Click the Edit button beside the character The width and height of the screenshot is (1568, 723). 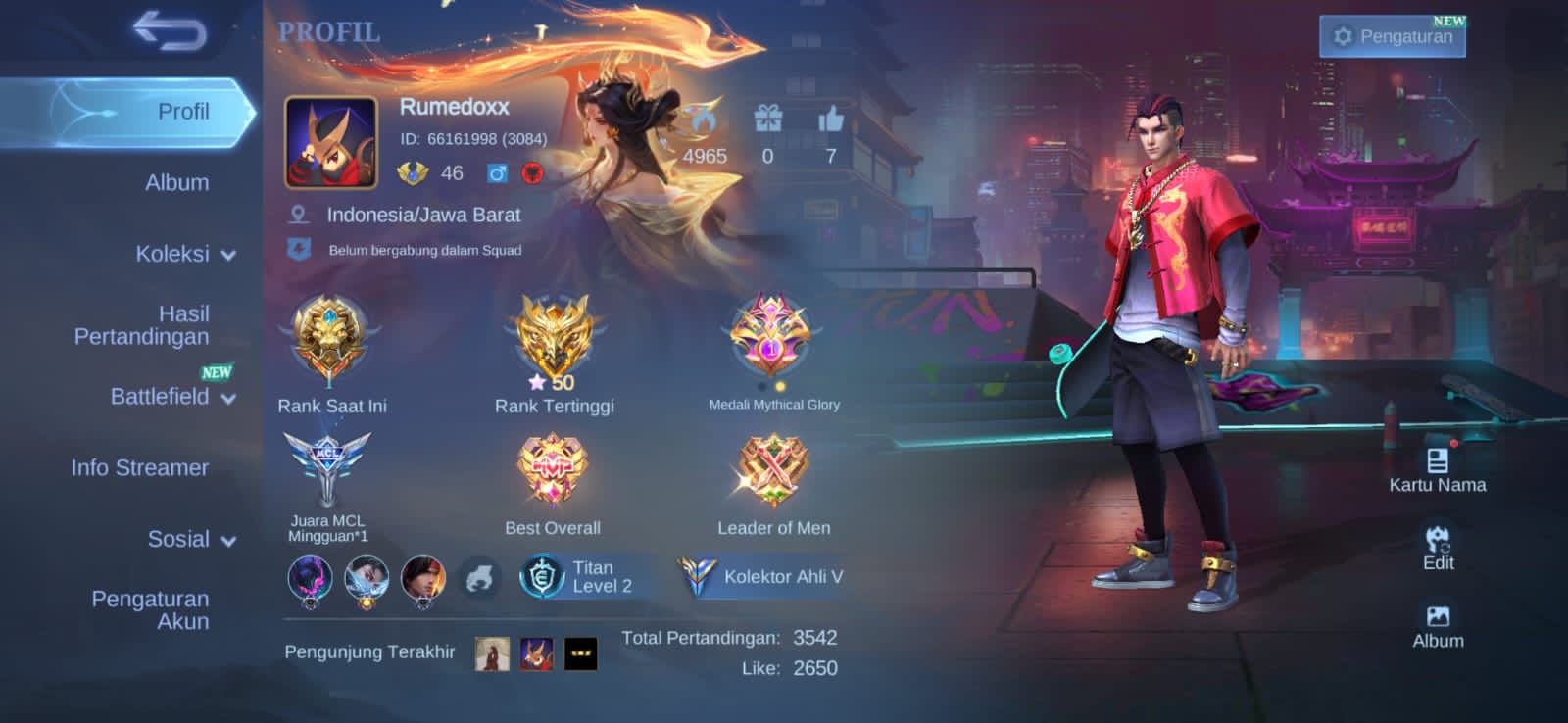tap(1438, 548)
